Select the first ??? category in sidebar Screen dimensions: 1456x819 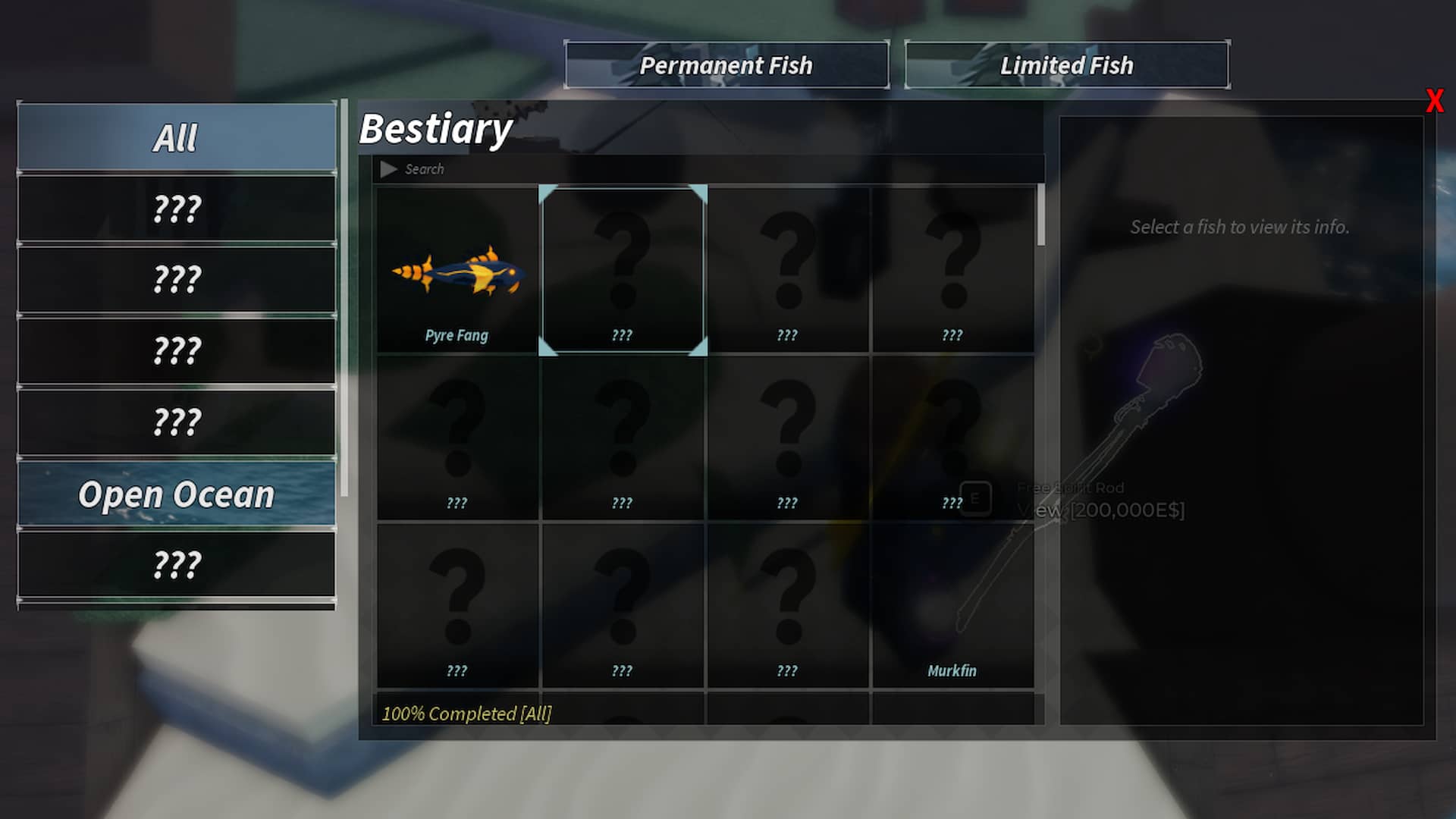click(176, 208)
